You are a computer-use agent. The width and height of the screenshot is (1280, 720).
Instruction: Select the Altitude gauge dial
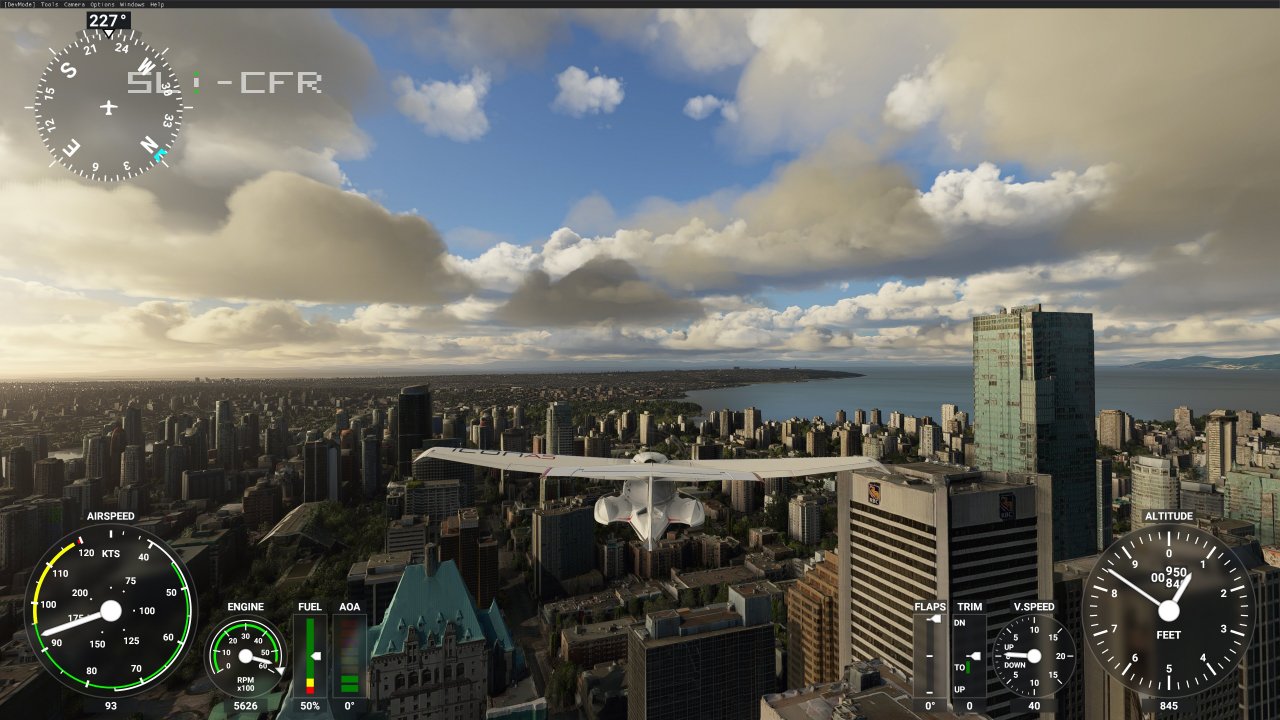1168,608
